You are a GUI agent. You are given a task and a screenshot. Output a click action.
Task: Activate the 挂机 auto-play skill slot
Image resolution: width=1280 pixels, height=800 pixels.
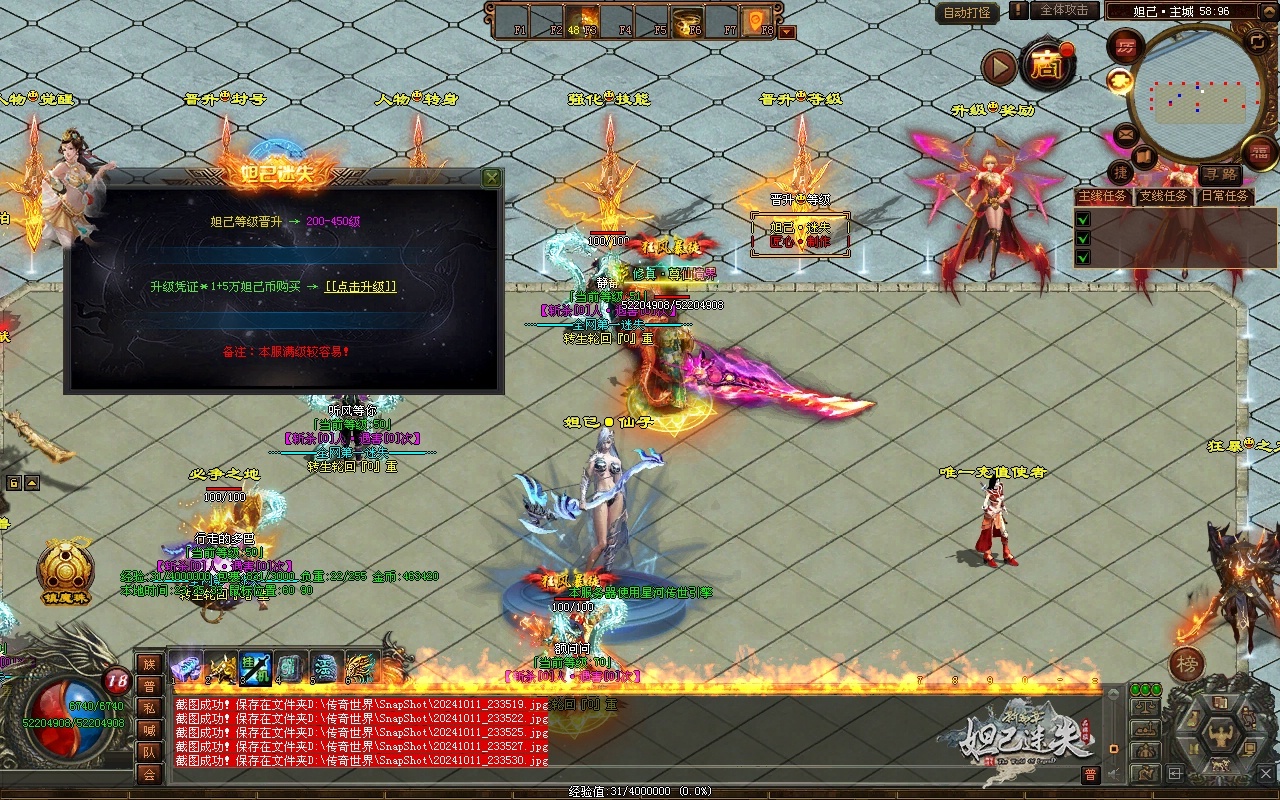click(255, 667)
